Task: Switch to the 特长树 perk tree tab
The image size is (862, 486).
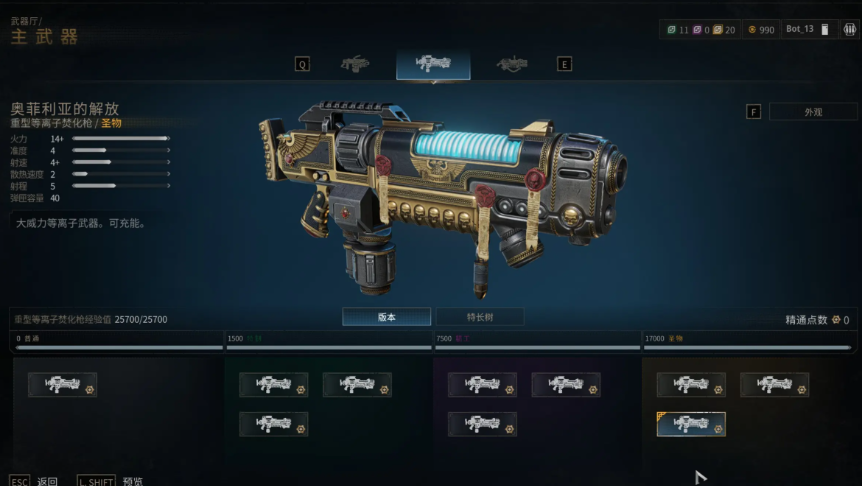Action: click(479, 317)
